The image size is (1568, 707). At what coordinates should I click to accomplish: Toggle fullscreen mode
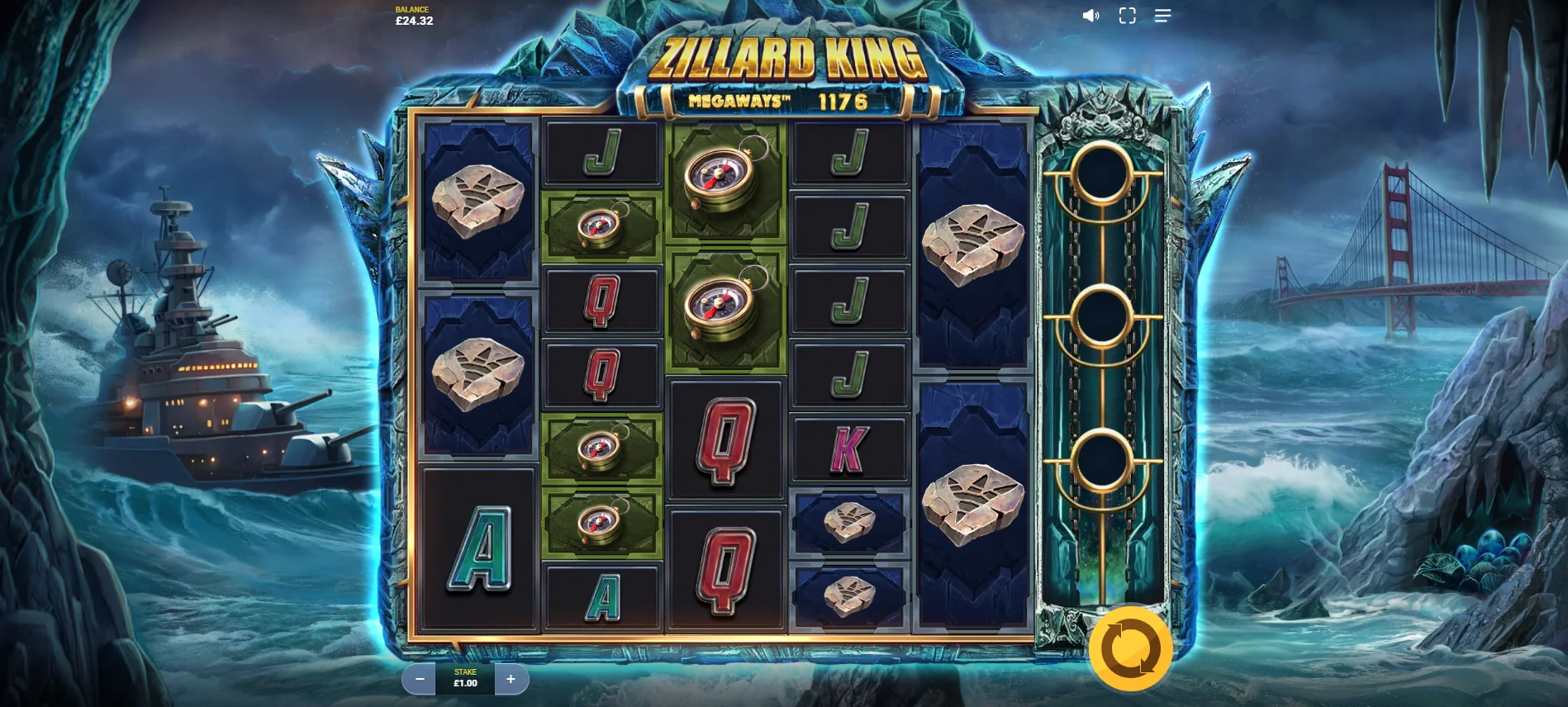coord(1127,16)
